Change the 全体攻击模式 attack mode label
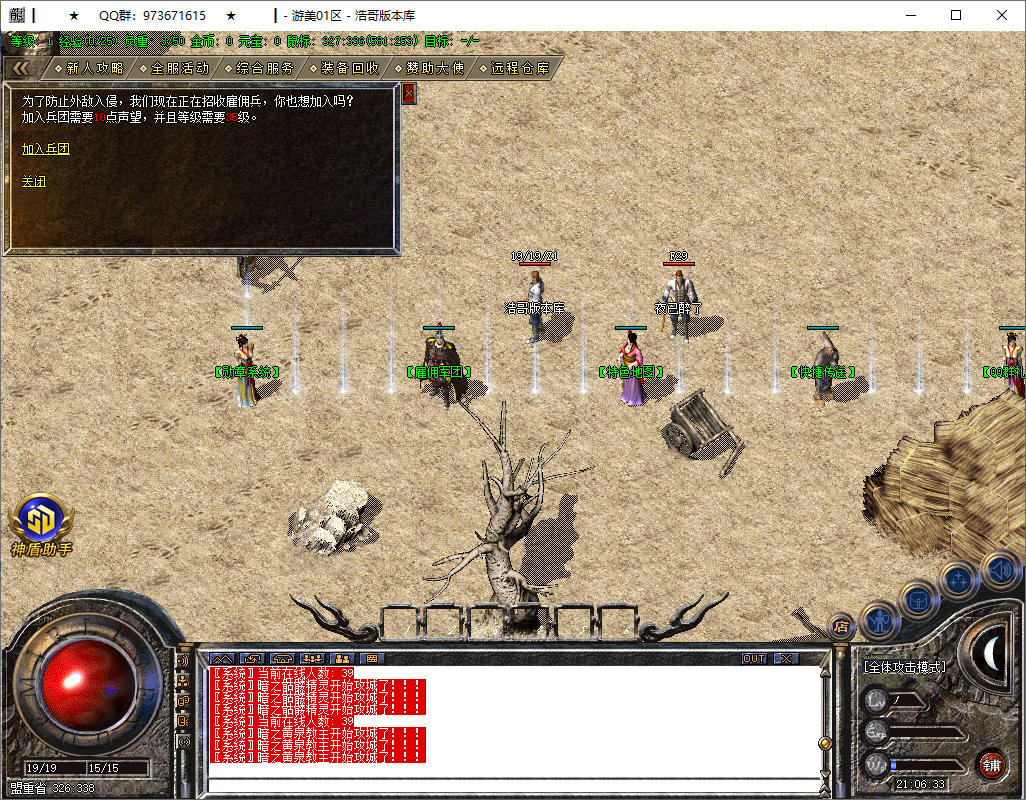This screenshot has width=1026, height=800. [x=905, y=667]
